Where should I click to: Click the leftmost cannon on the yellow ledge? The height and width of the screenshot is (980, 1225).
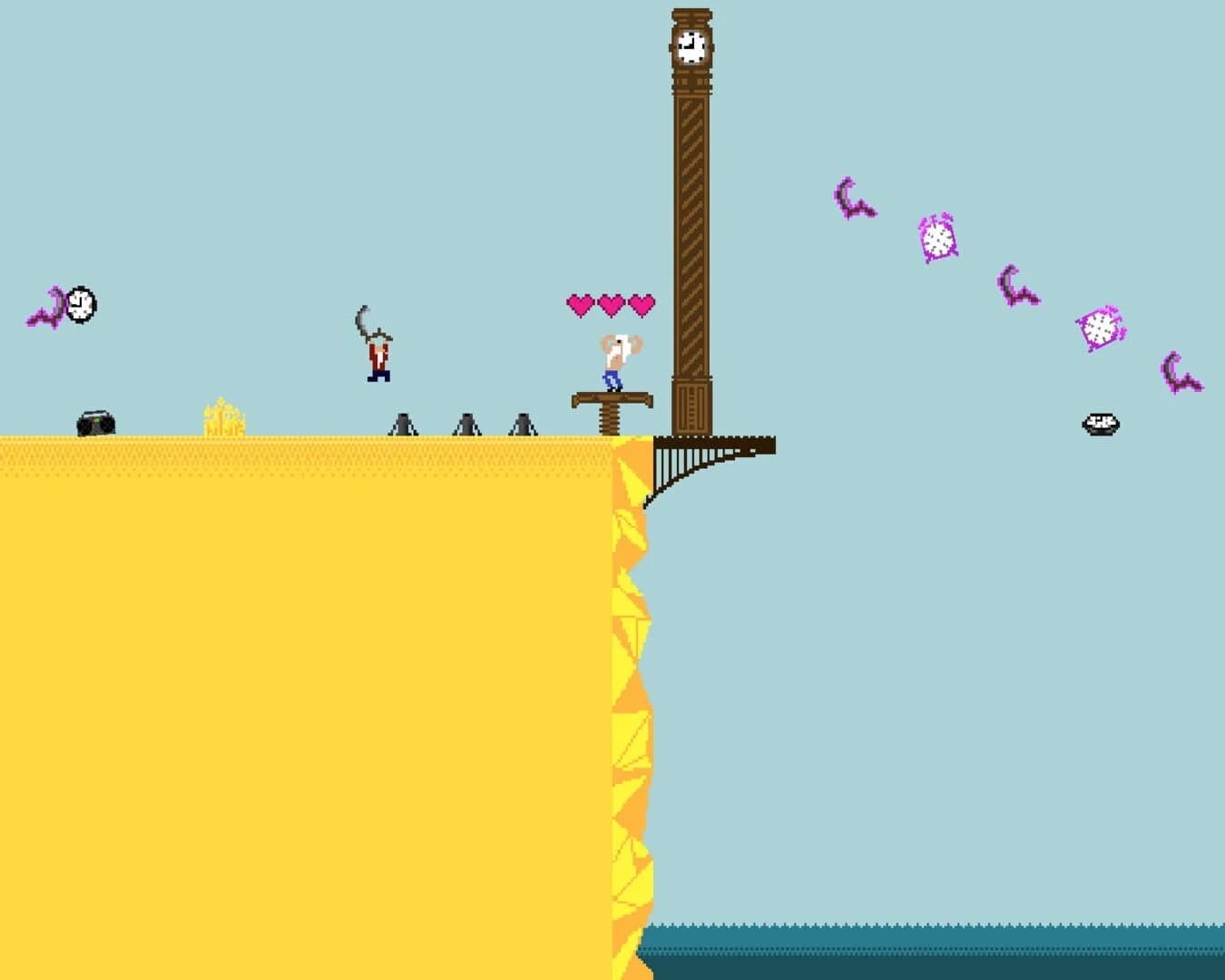click(404, 422)
